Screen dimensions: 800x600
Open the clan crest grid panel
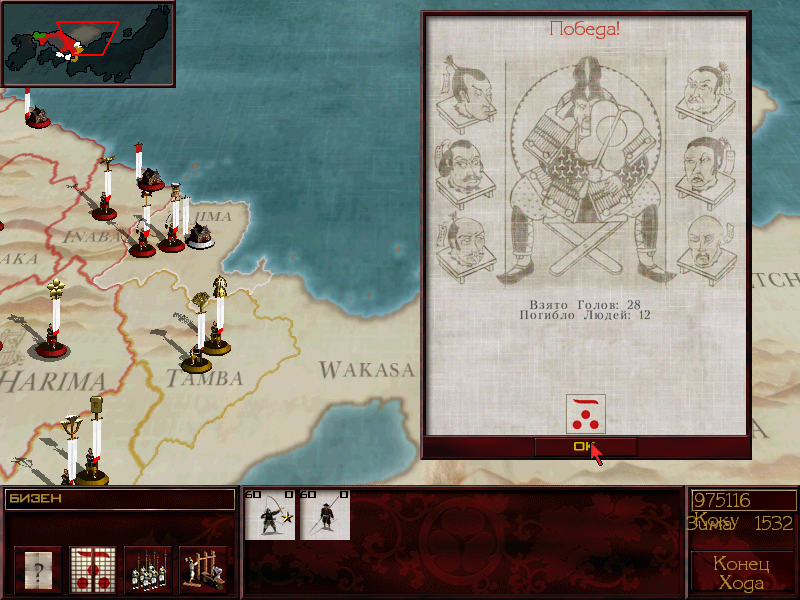pyautogui.click(x=93, y=569)
